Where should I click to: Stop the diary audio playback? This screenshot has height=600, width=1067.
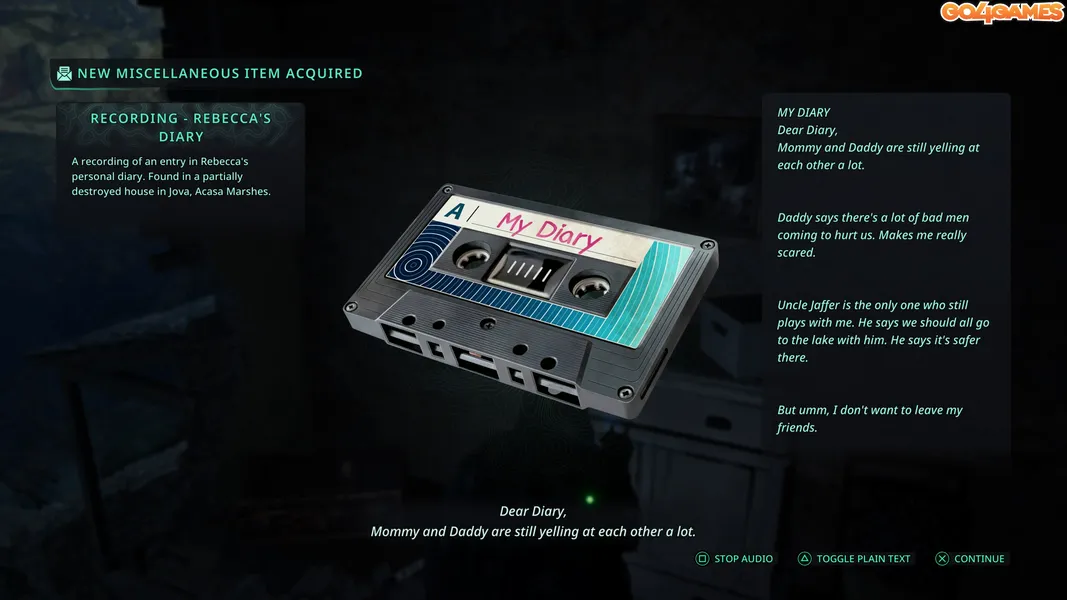tap(735, 559)
